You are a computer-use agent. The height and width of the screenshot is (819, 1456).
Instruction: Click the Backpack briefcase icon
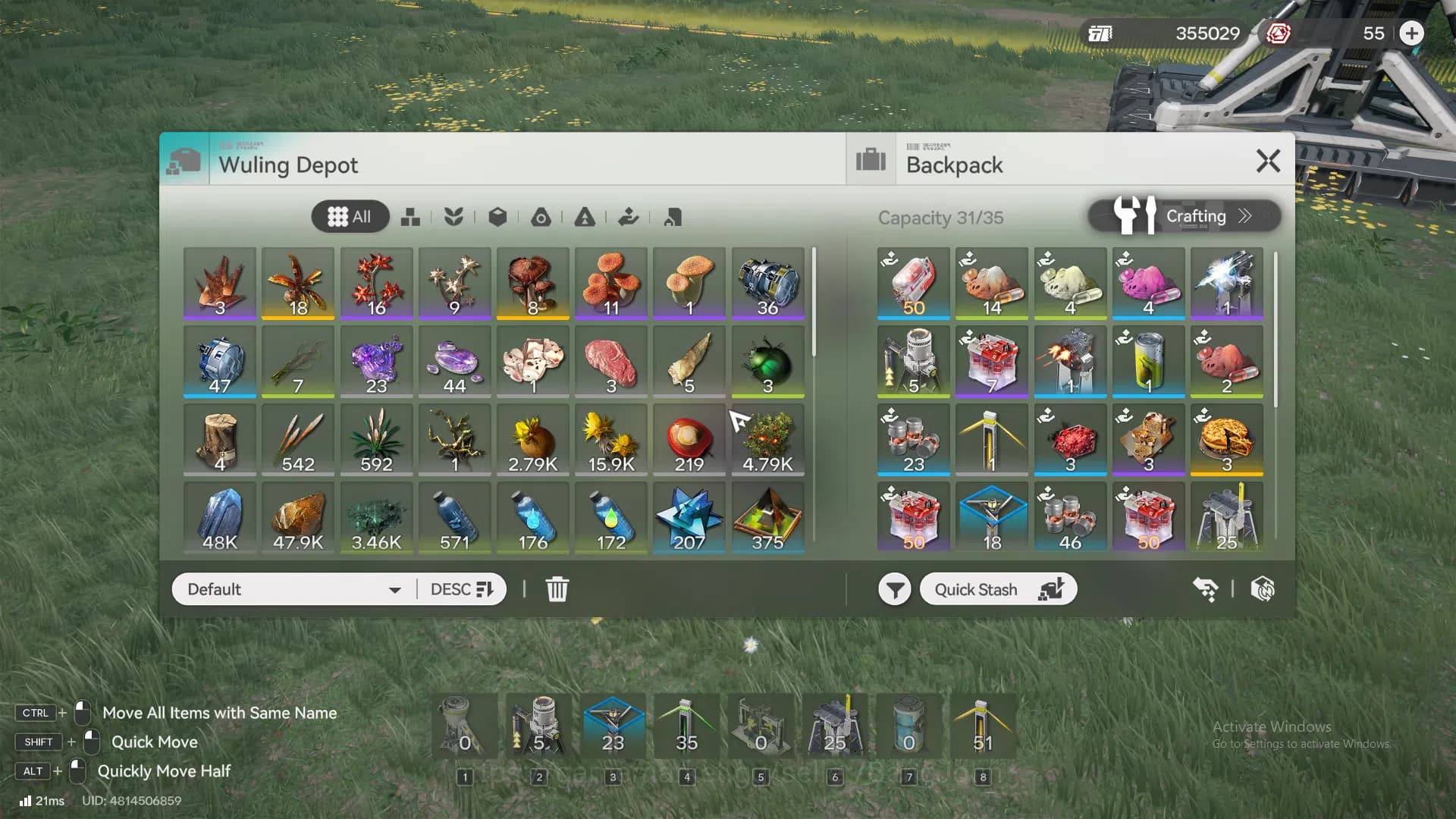coord(871,160)
